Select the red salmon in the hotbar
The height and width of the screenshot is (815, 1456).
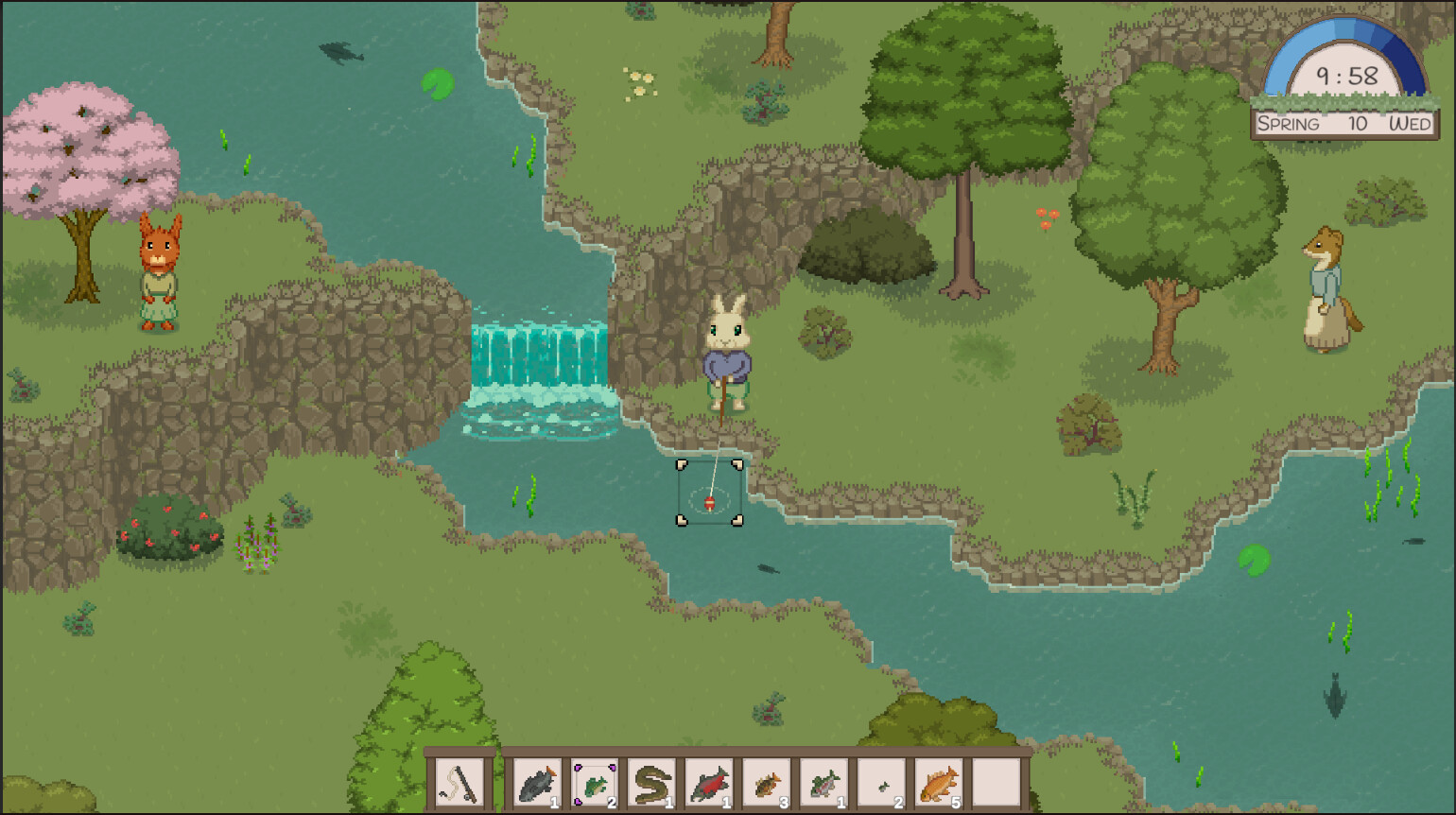pyautogui.click(x=711, y=782)
